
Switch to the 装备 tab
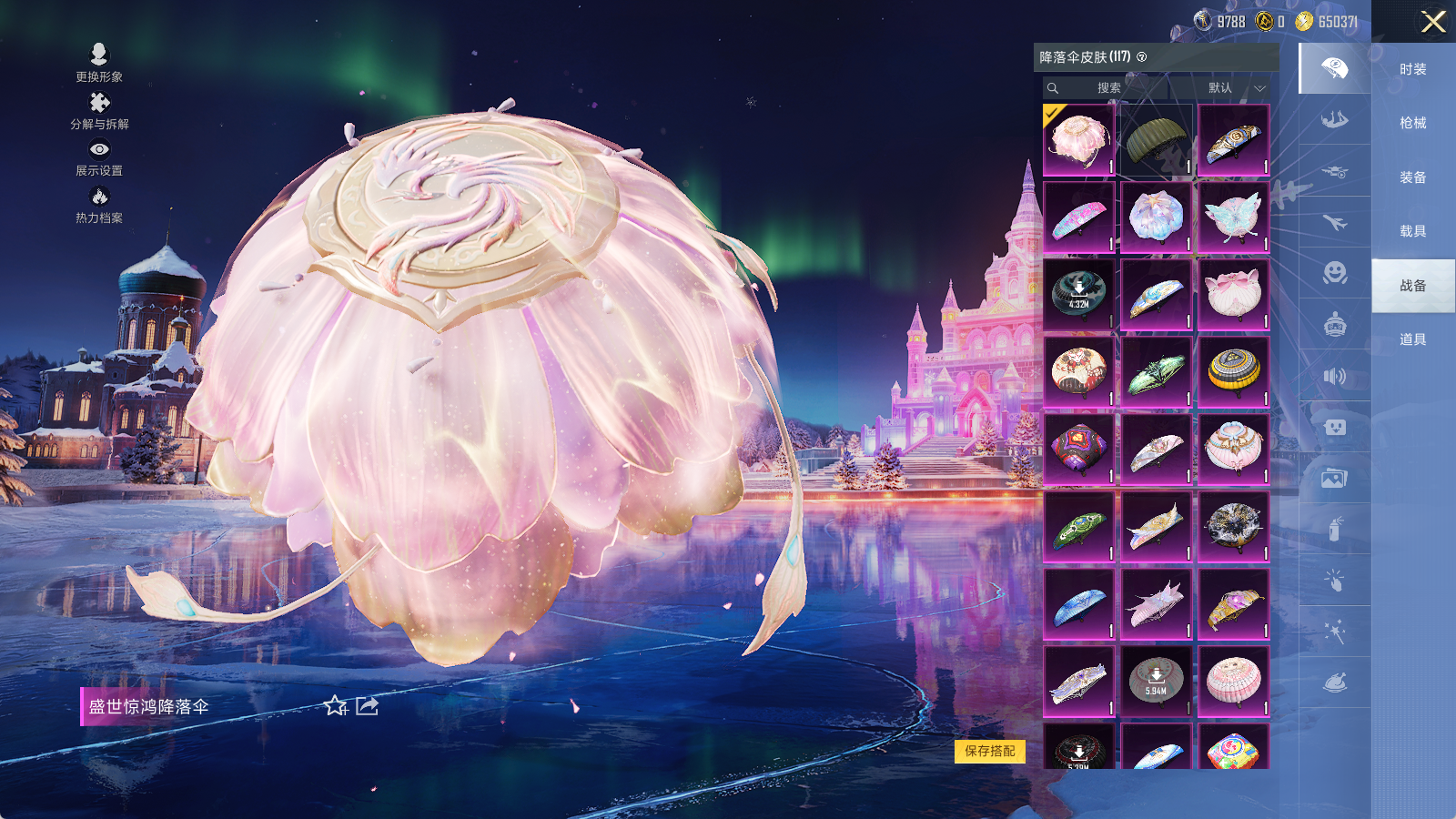coord(1412,177)
